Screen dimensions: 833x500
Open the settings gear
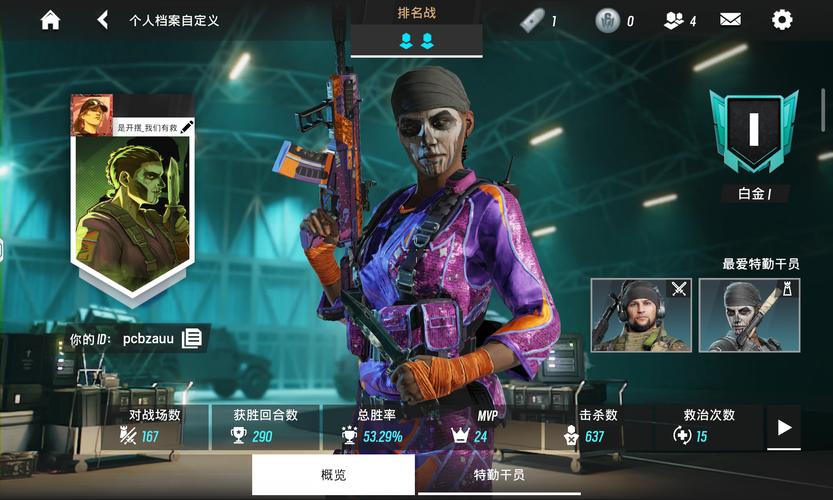(x=781, y=20)
